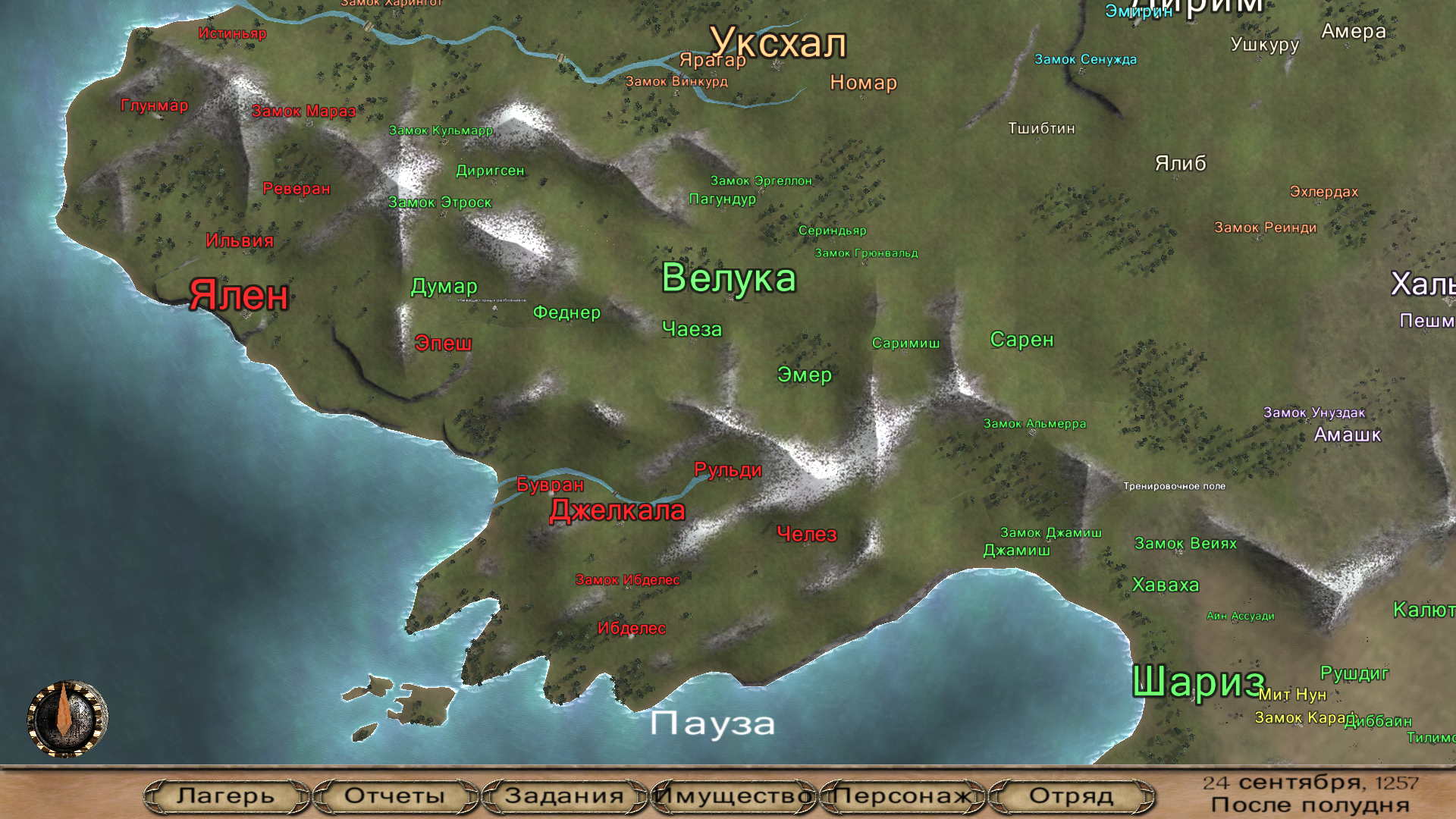The image size is (1456, 819).
Task: Open the Отчеты (Reports) screen
Action: [x=394, y=796]
